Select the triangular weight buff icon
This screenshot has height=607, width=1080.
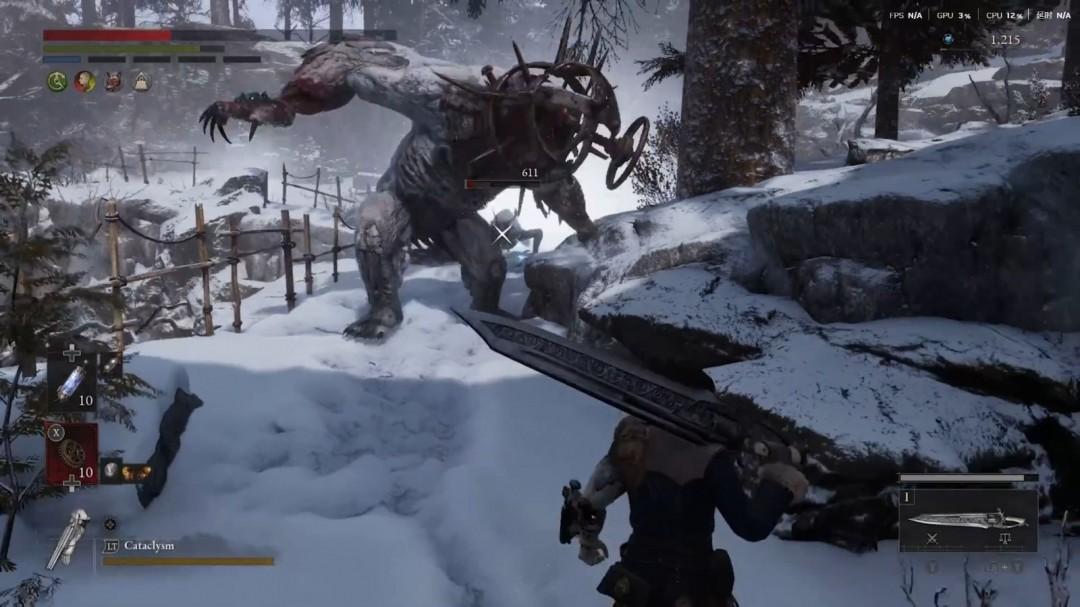click(x=141, y=82)
